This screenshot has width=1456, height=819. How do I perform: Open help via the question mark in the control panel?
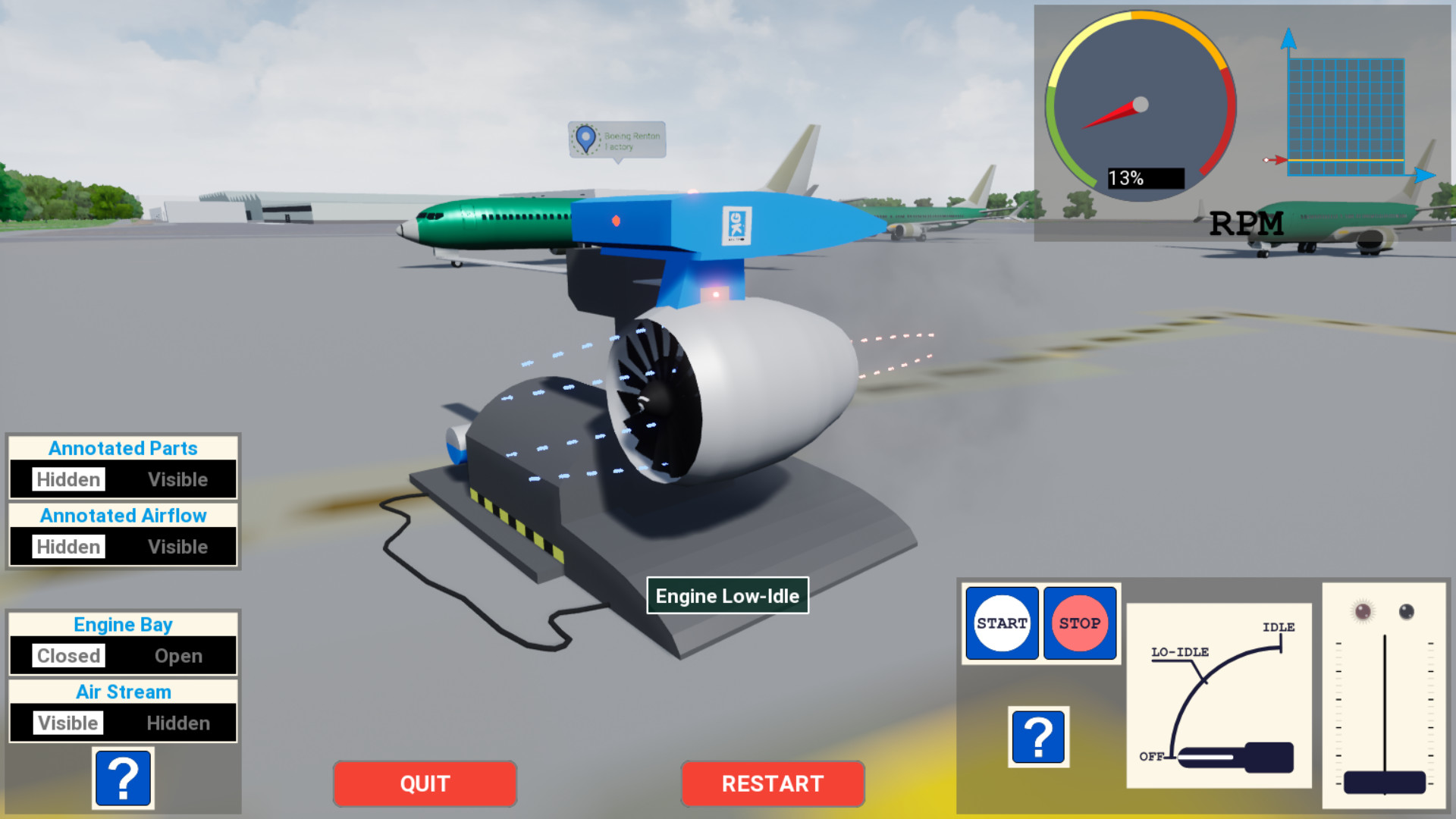[x=1038, y=736]
